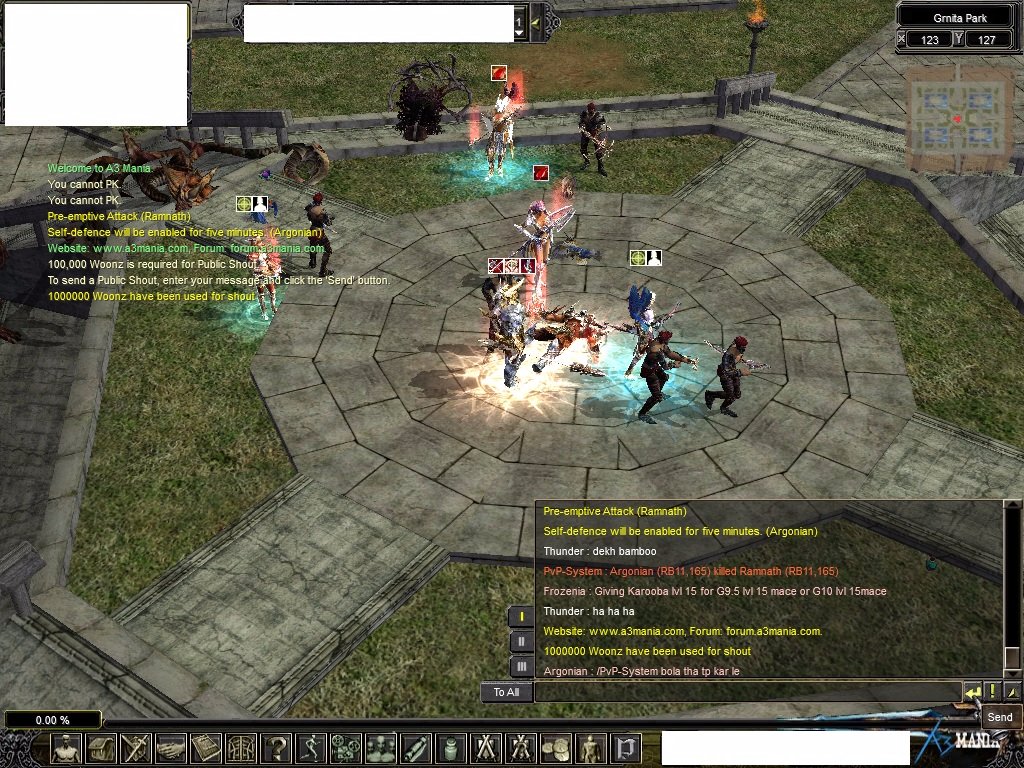Viewport: 1024px width, 768px height.
Task: Click the yellow exclamation shout button
Action: click(991, 692)
